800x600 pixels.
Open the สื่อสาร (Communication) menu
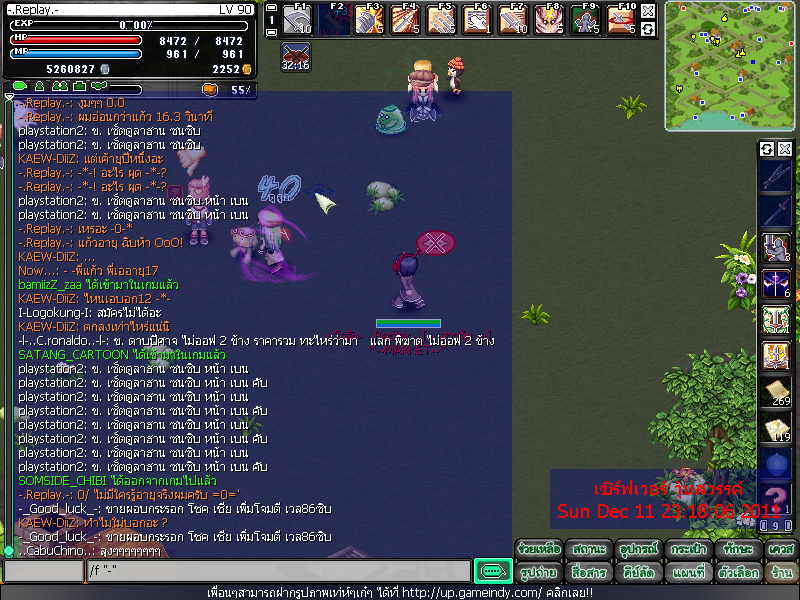coord(587,573)
